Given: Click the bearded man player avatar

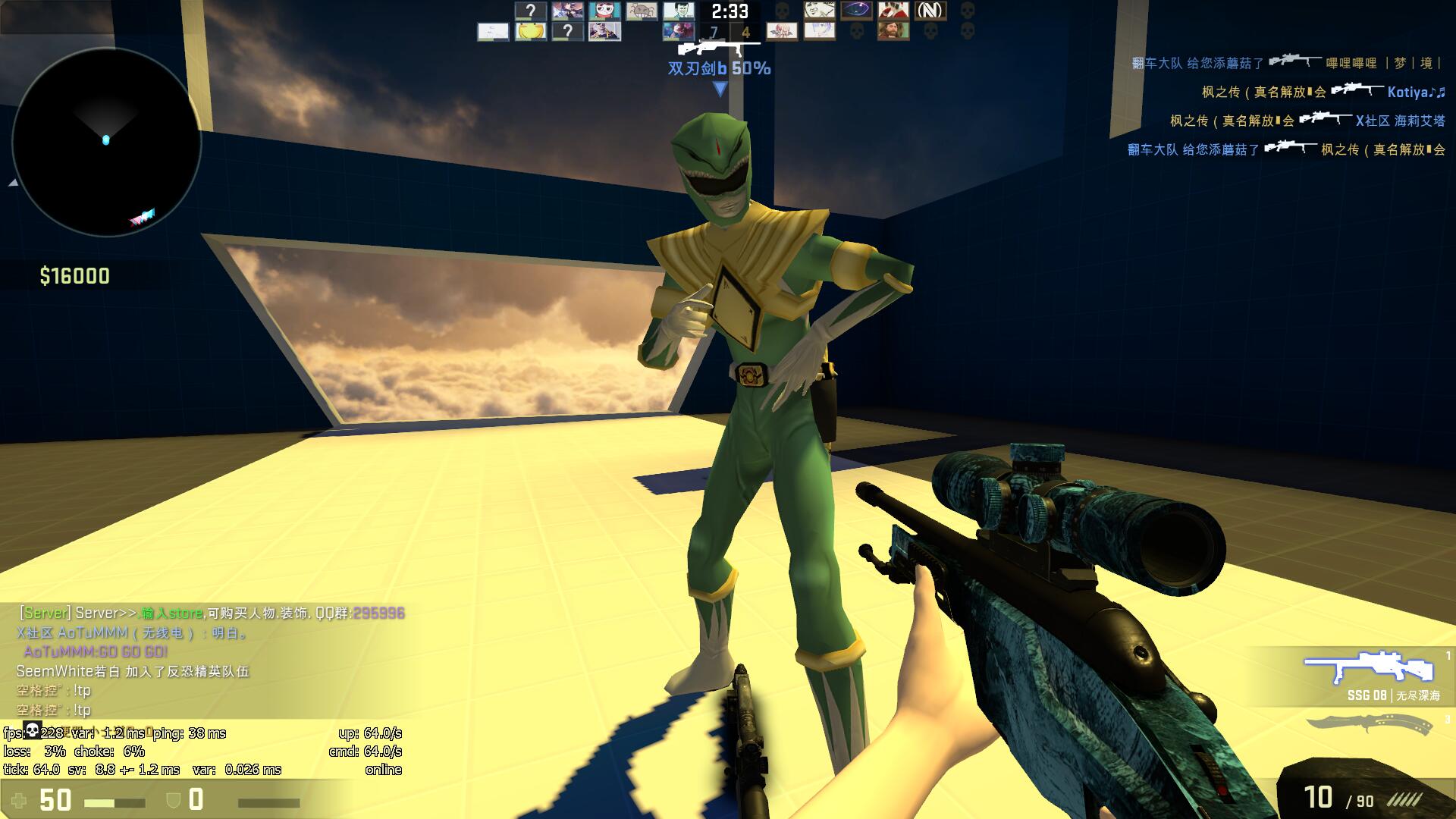Looking at the screenshot, I should pyautogui.click(x=893, y=32).
